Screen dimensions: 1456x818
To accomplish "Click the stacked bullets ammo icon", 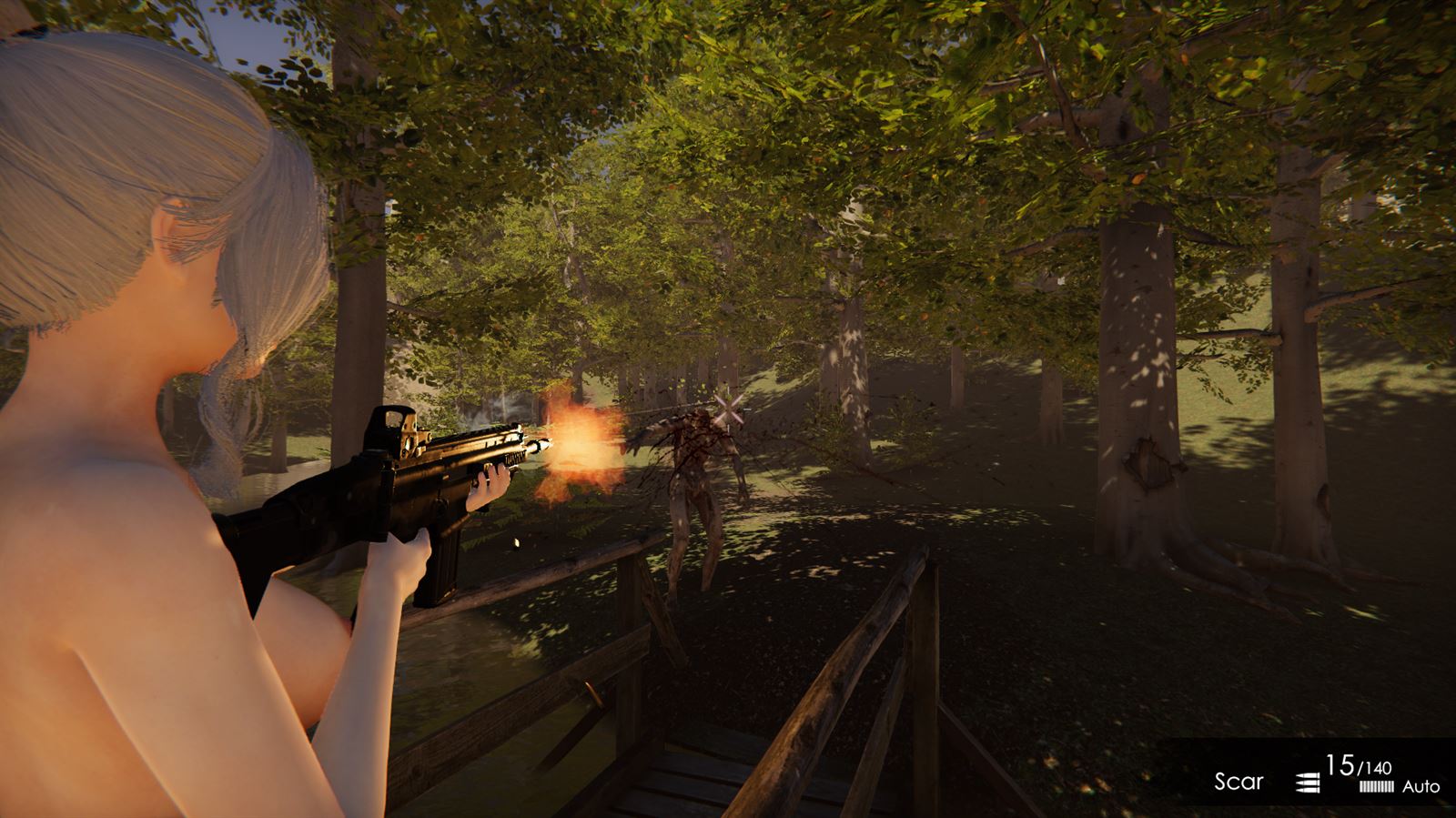I will (x=1307, y=782).
